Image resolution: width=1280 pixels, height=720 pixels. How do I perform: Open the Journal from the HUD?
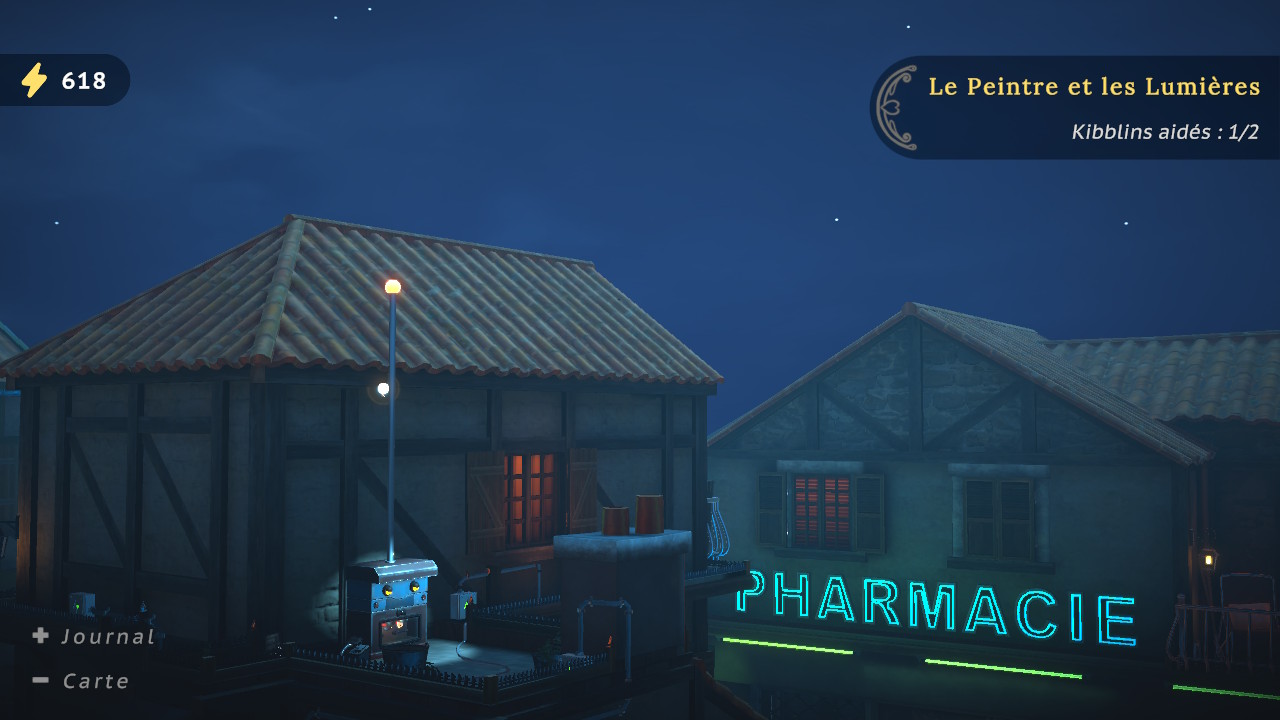click(94, 636)
